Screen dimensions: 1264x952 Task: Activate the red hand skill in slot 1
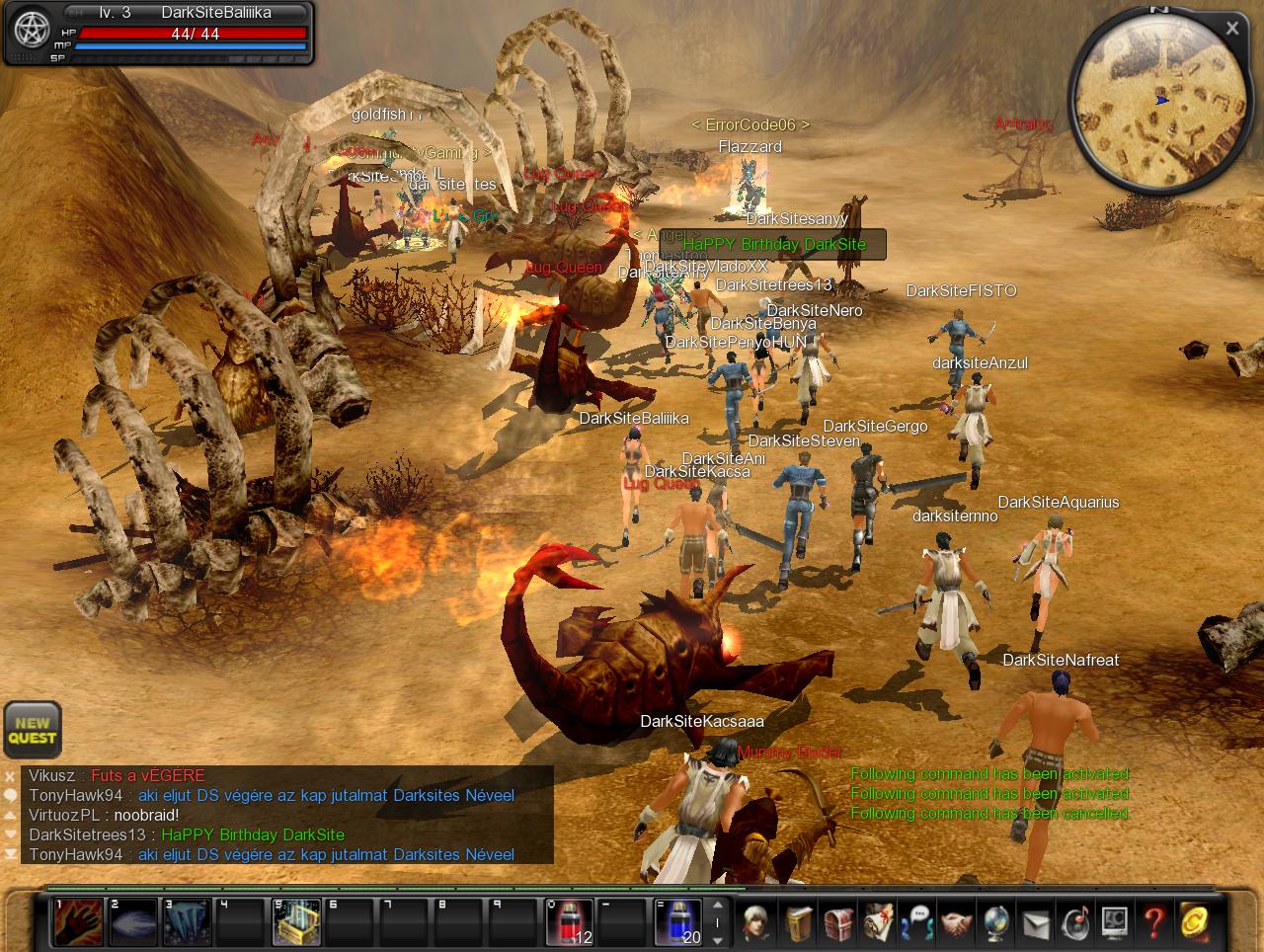[x=78, y=922]
